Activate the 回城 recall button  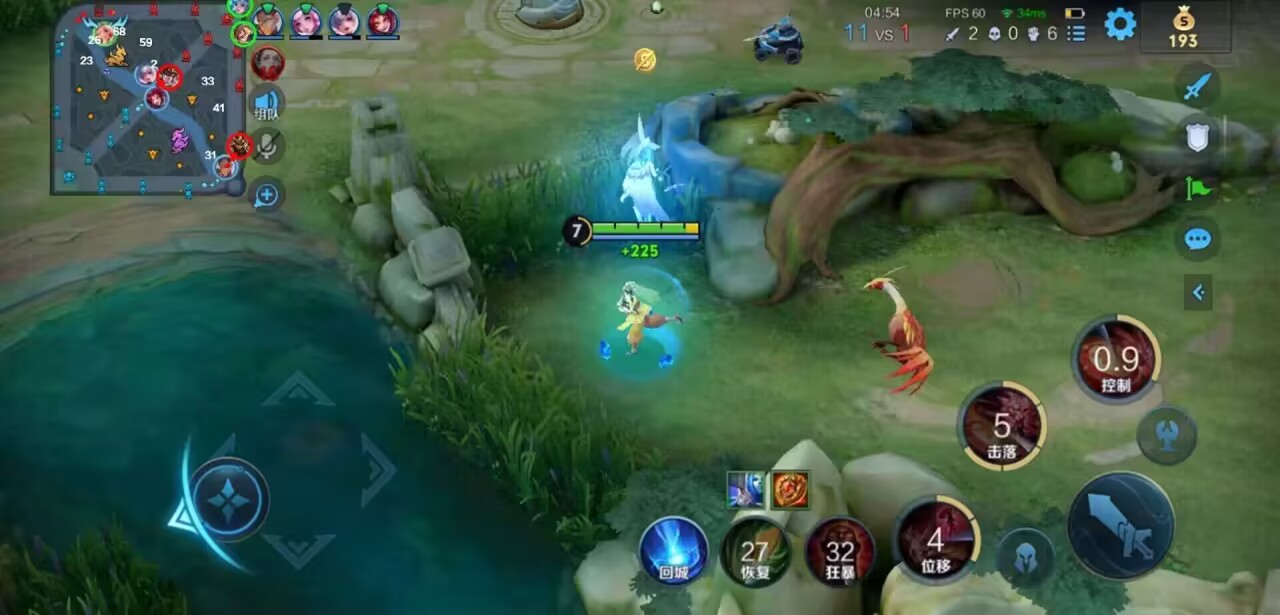click(673, 551)
